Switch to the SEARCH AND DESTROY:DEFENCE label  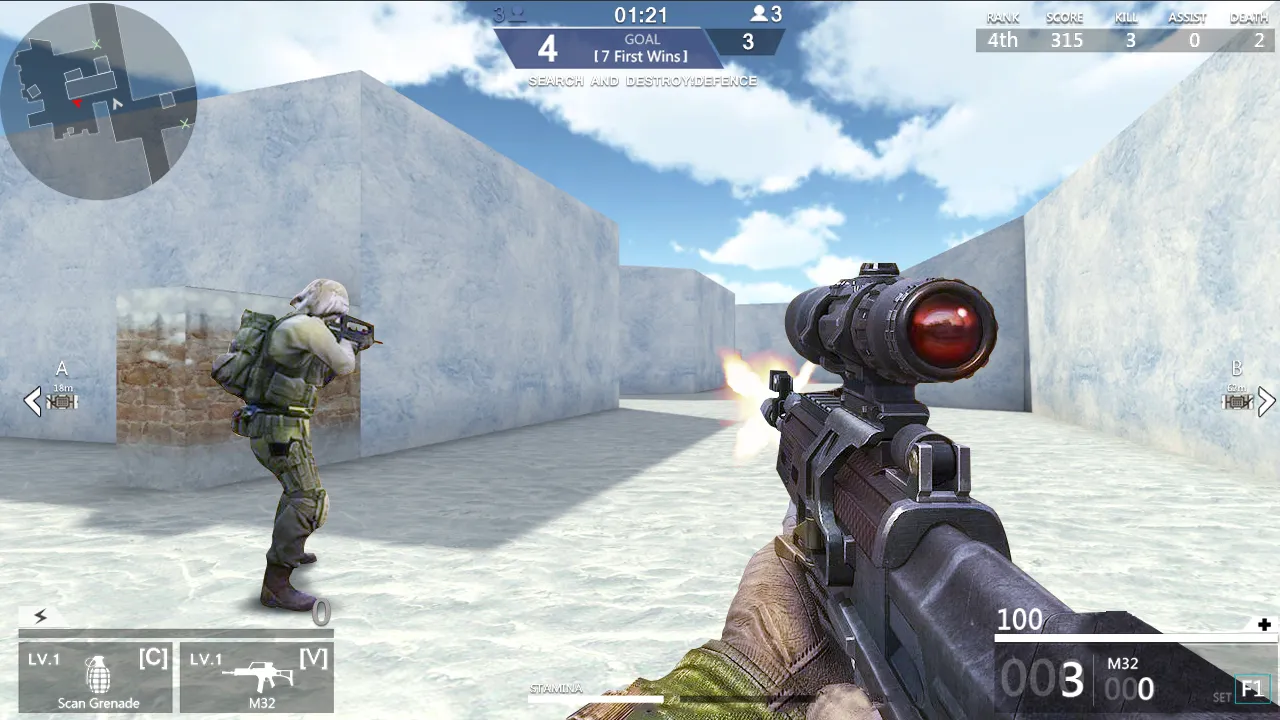point(643,81)
